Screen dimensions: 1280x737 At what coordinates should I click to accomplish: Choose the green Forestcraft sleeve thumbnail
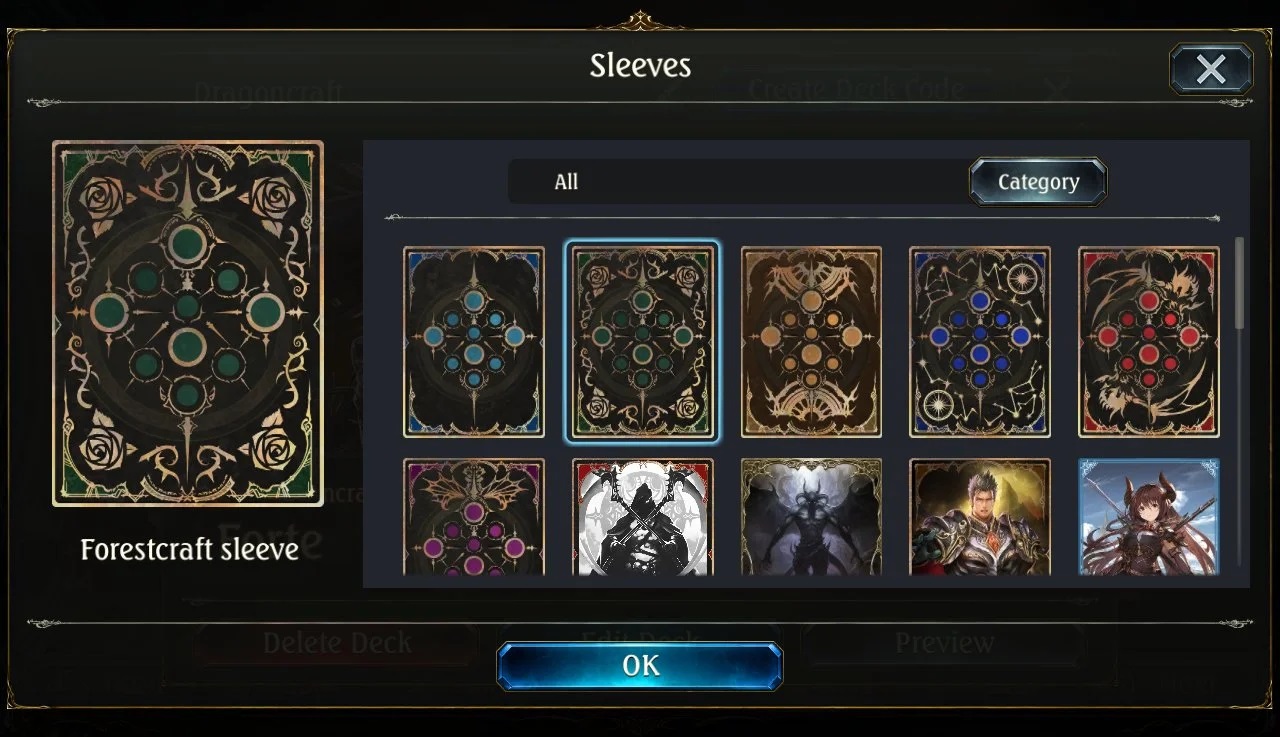tap(642, 342)
